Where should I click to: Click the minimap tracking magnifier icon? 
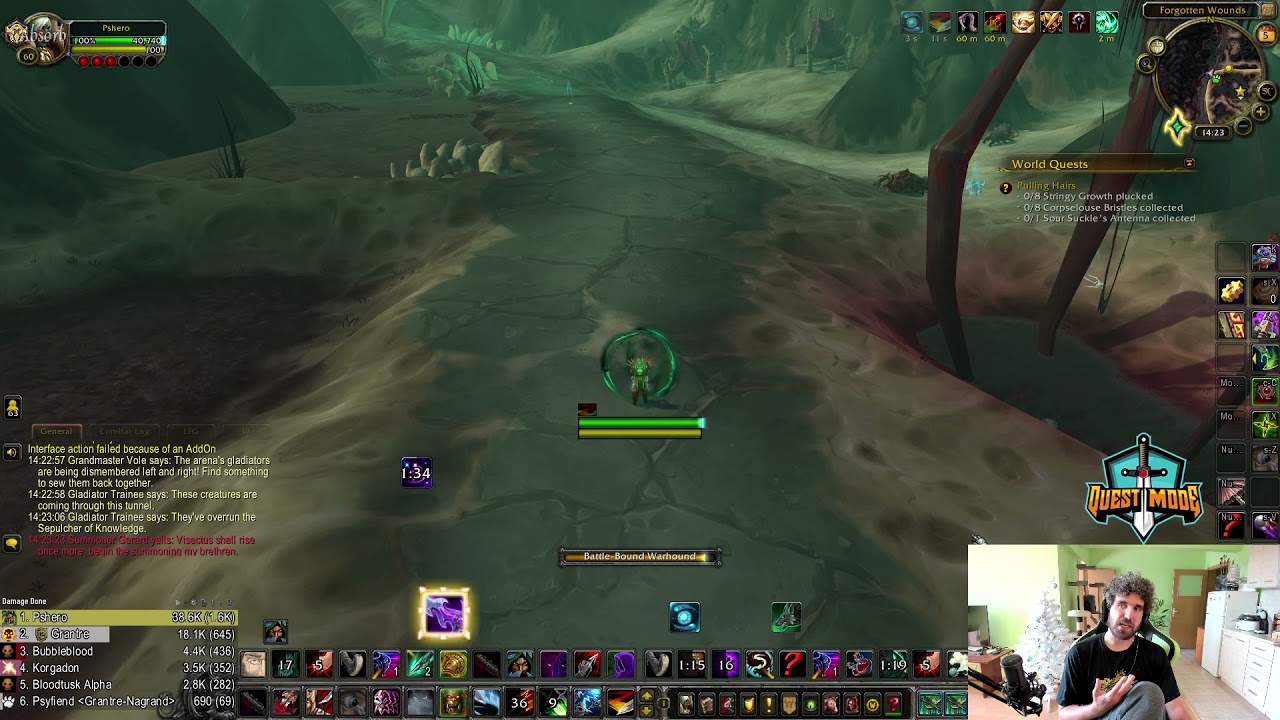click(x=1146, y=64)
